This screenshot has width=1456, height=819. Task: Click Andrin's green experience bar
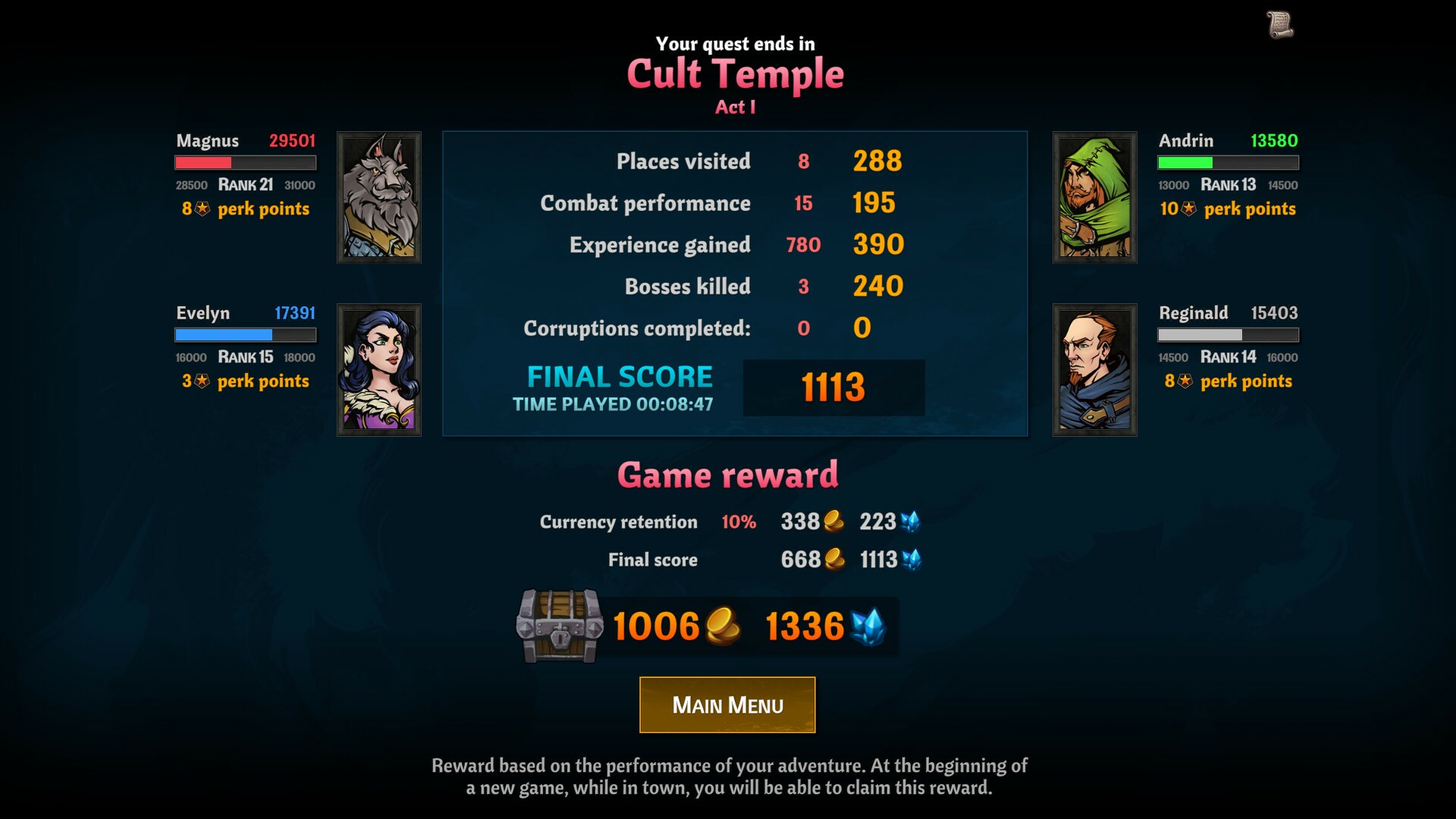[1226, 162]
